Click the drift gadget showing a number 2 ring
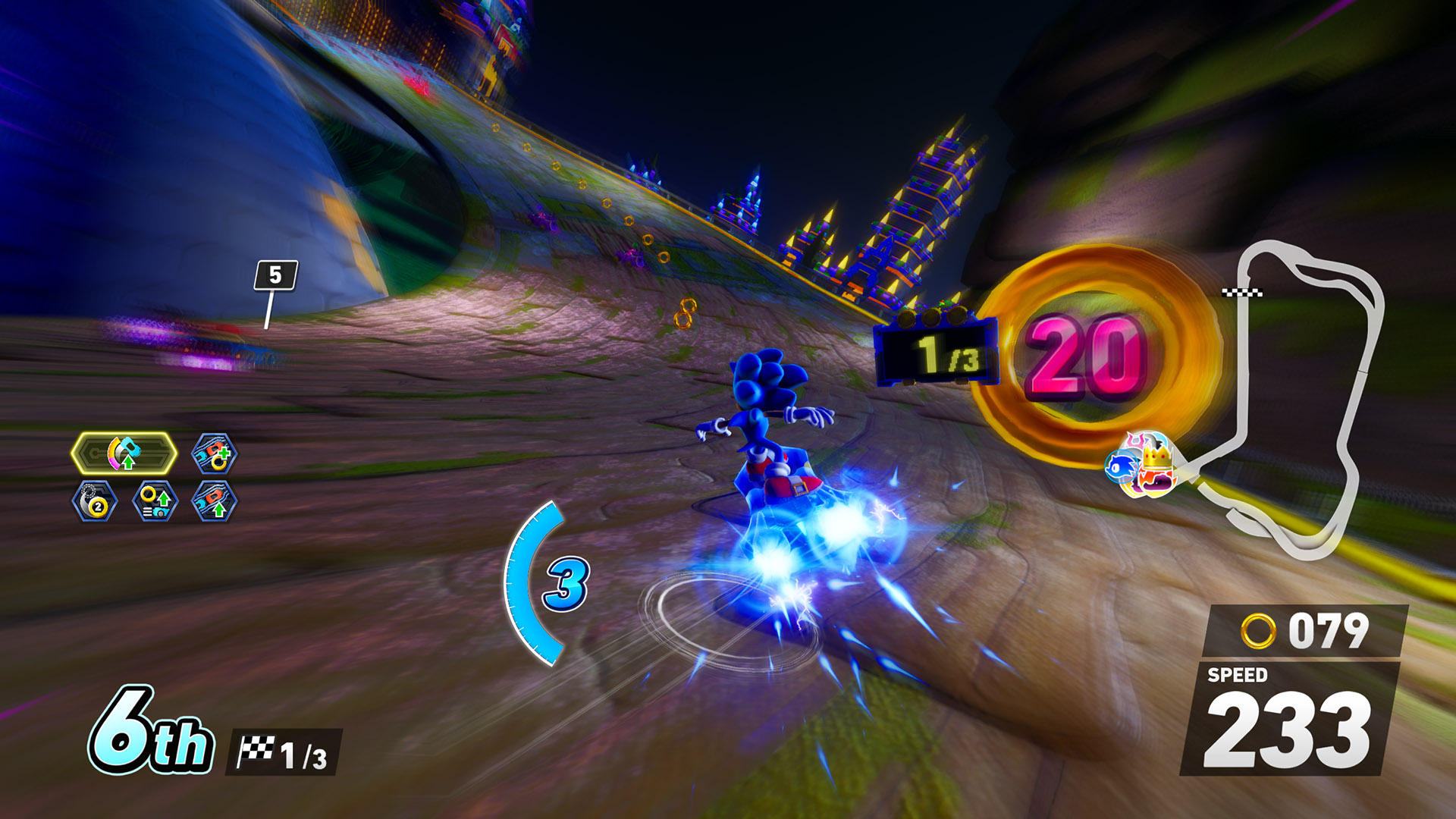Image resolution: width=1456 pixels, height=819 pixels. (x=95, y=501)
